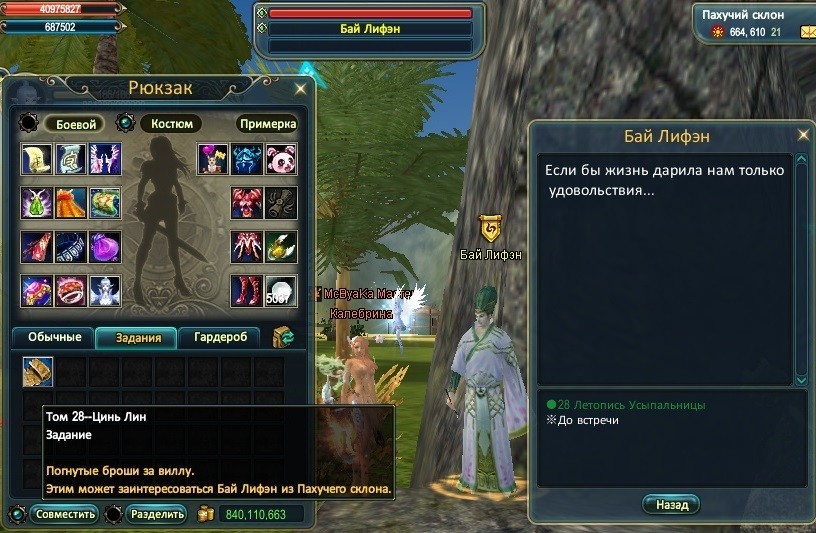Select the pink panda equipment slot

(x=281, y=158)
